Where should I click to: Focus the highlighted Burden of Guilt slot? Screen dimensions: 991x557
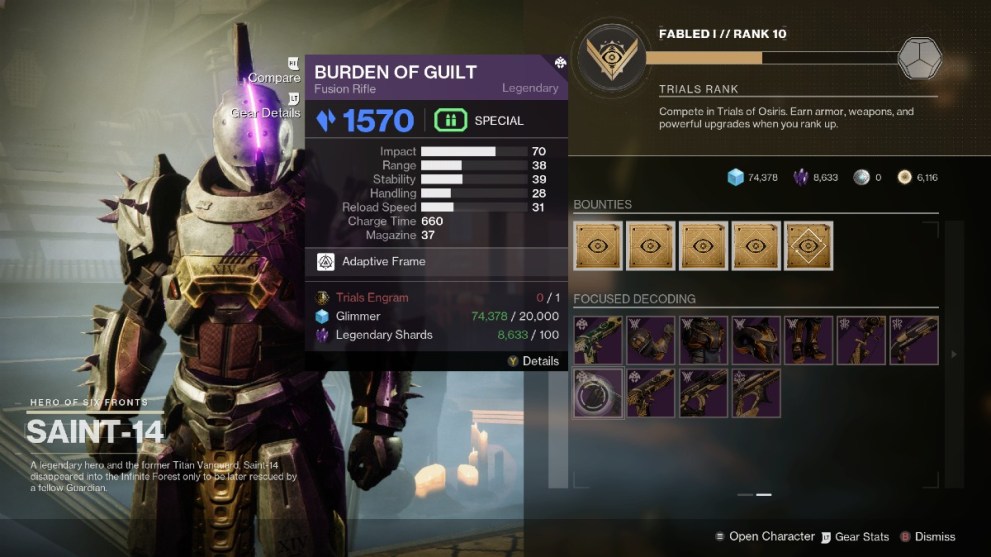pos(598,392)
